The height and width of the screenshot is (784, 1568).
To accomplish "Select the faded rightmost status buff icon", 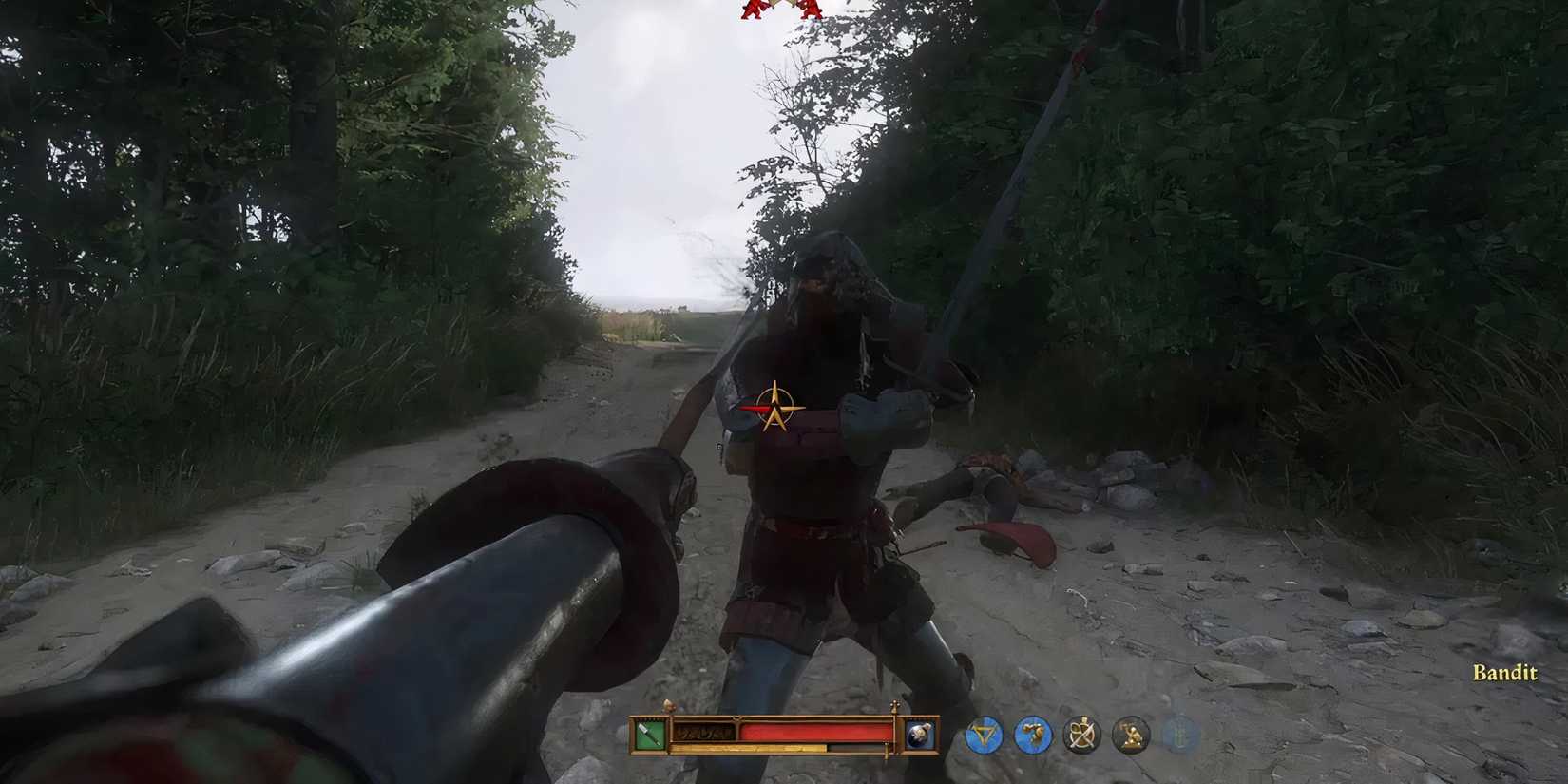I will point(1178,732).
